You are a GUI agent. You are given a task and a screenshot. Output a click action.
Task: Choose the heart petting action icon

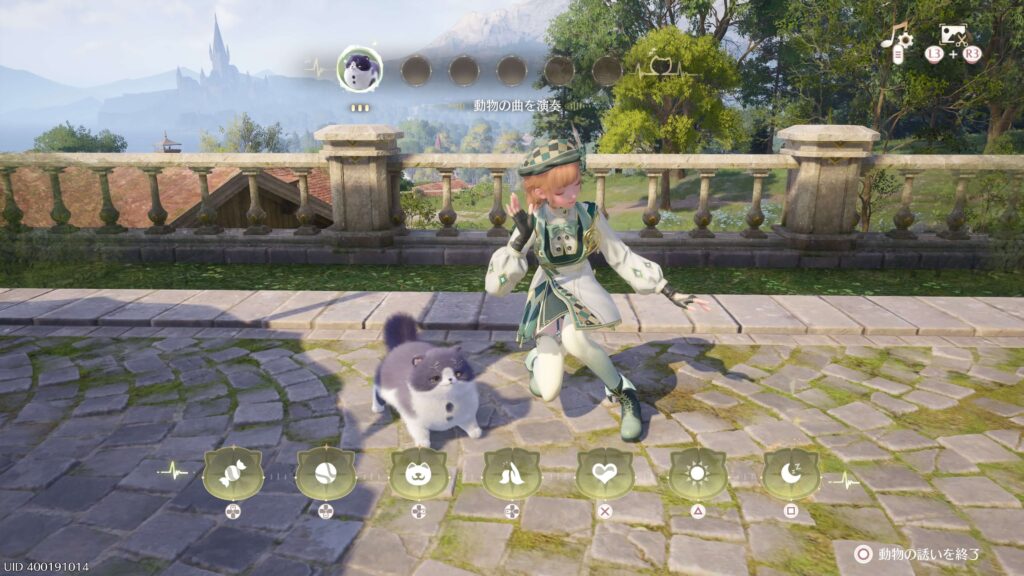[605, 473]
